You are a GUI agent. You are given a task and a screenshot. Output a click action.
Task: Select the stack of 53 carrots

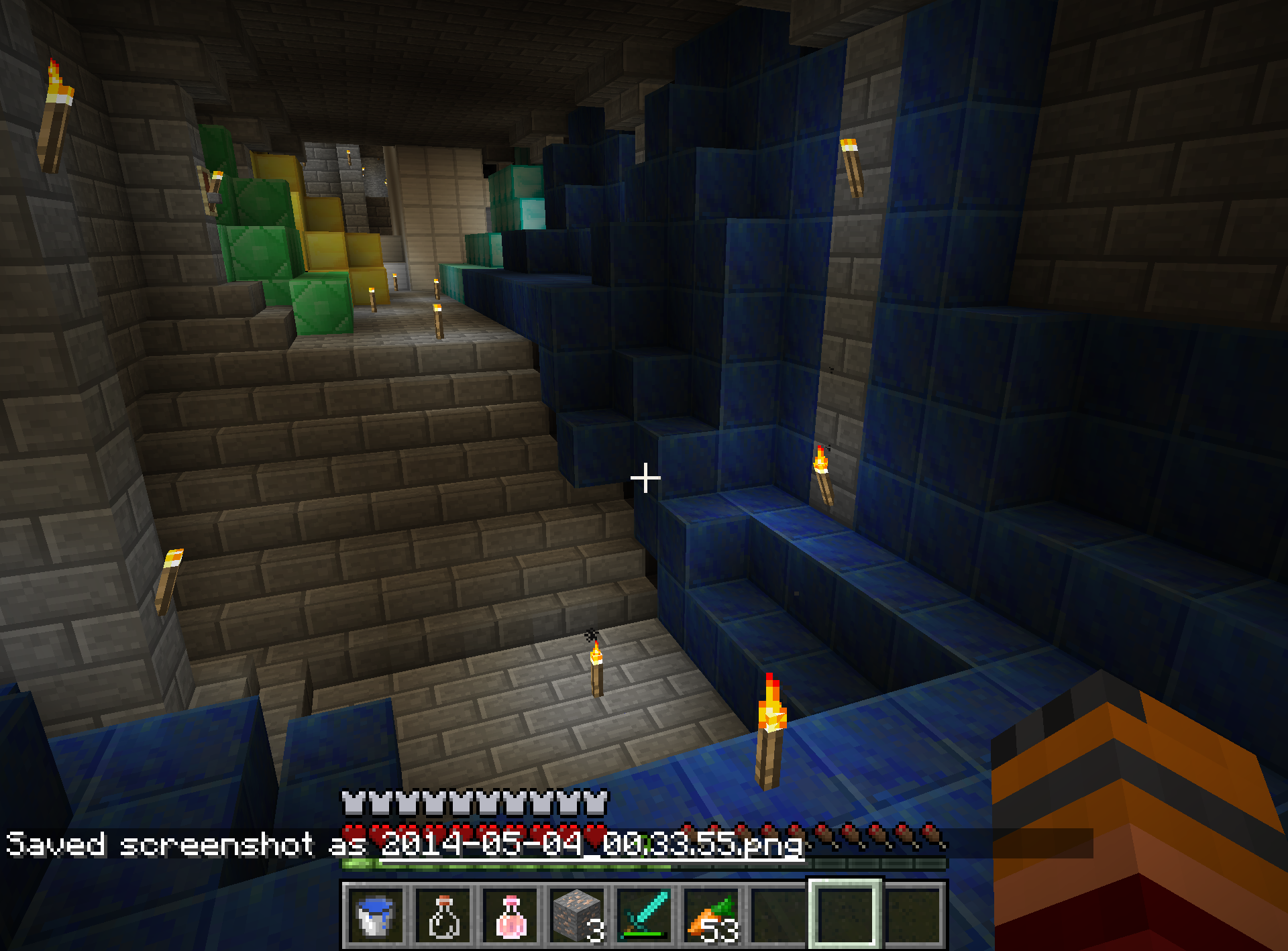coord(712,915)
